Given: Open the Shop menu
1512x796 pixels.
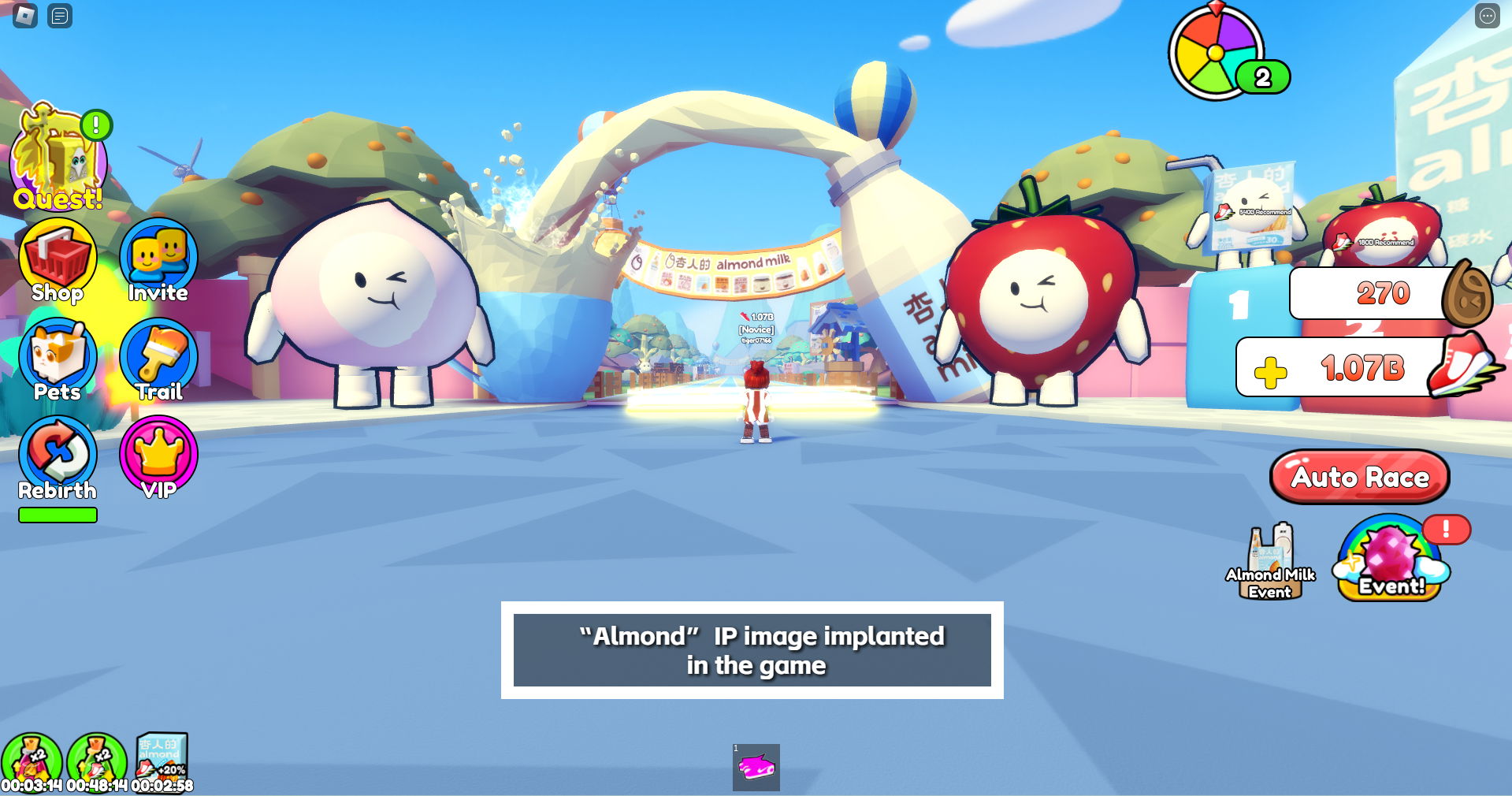Looking at the screenshot, I should click(x=58, y=261).
